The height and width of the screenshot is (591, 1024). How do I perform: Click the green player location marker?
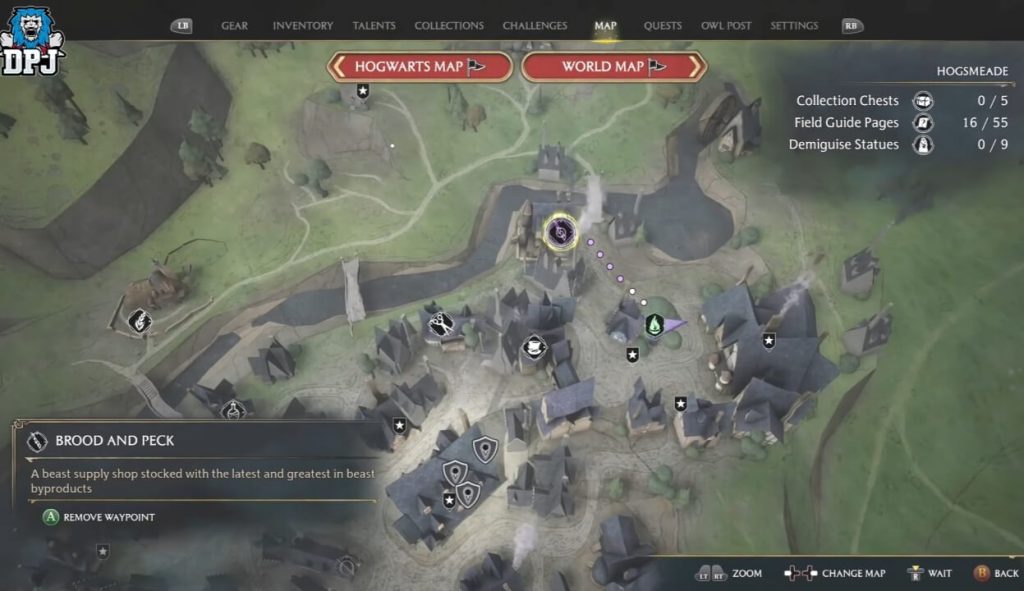tap(654, 325)
